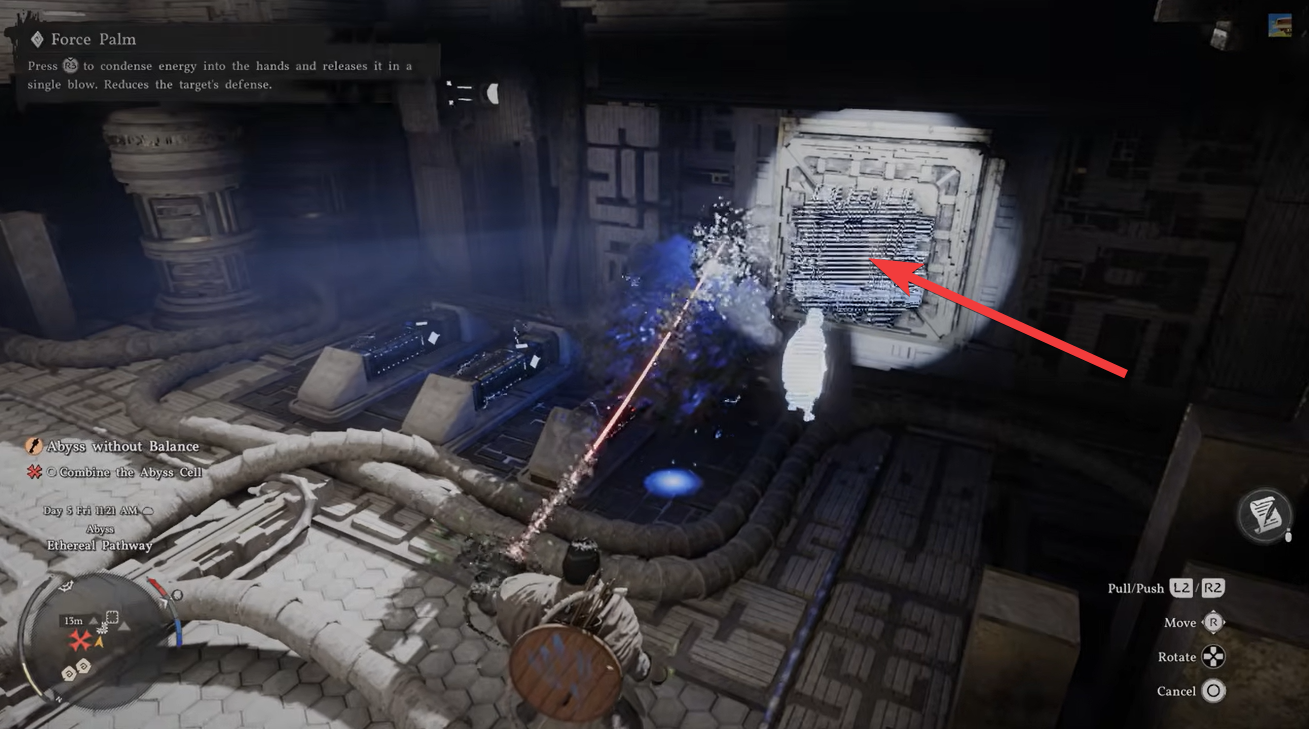The image size is (1309, 729).
Task: Select the scroll journal icon on the right
Action: click(x=1264, y=515)
